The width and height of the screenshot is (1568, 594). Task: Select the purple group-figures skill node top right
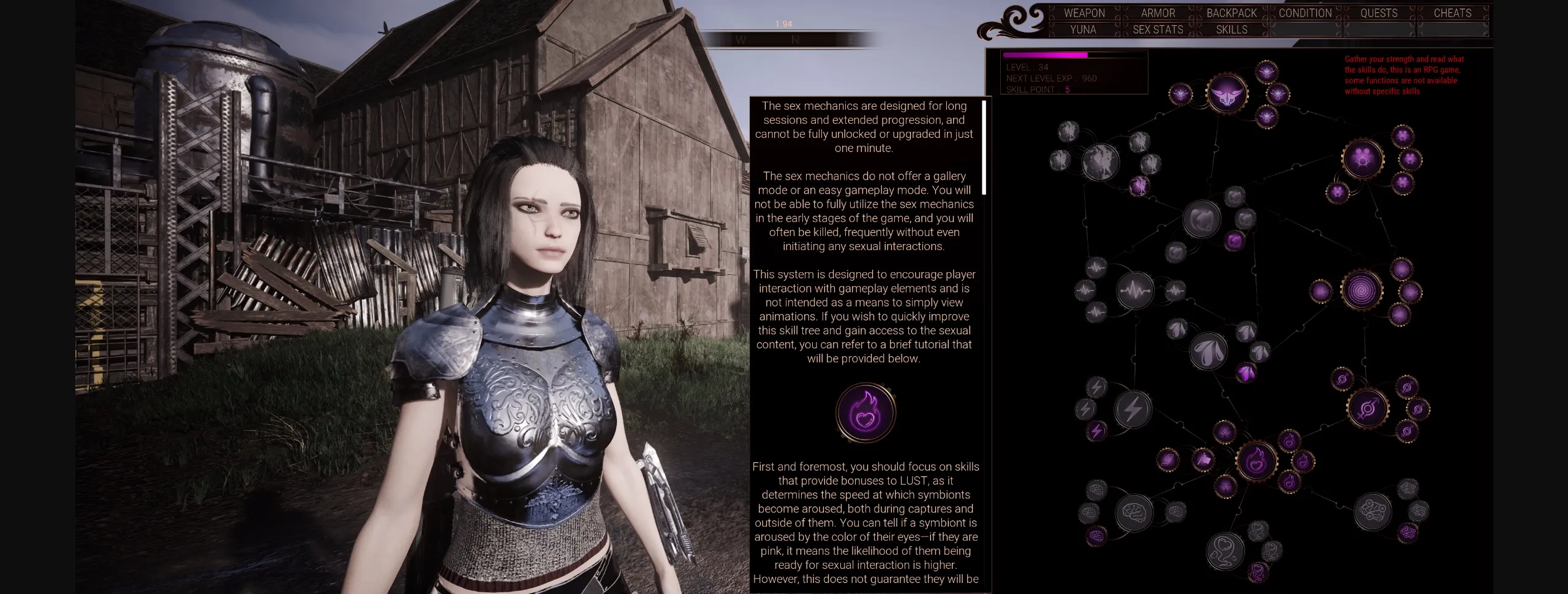pyautogui.click(x=1362, y=159)
